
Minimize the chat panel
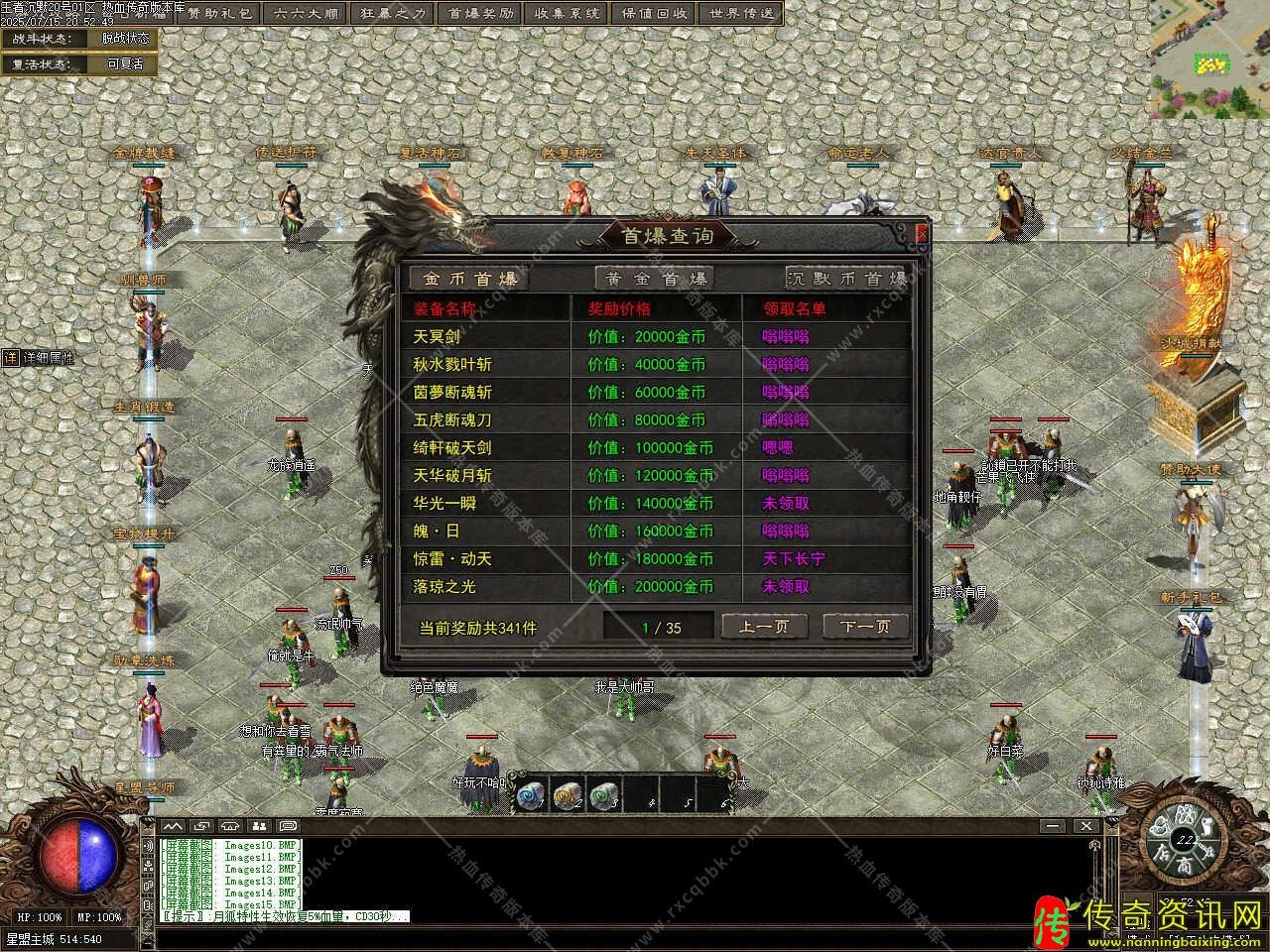1053,825
